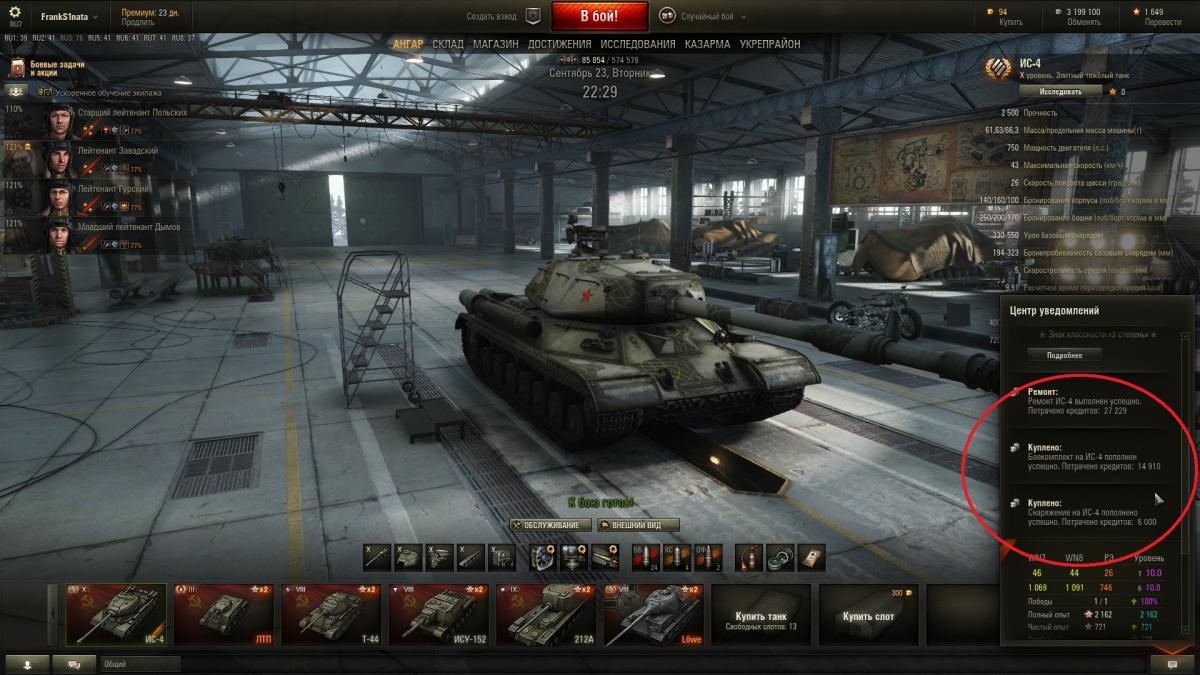The image size is (1200, 675).
Task: Go to the ДОСТИЖЕНИЯ tab
Action: 559,45
